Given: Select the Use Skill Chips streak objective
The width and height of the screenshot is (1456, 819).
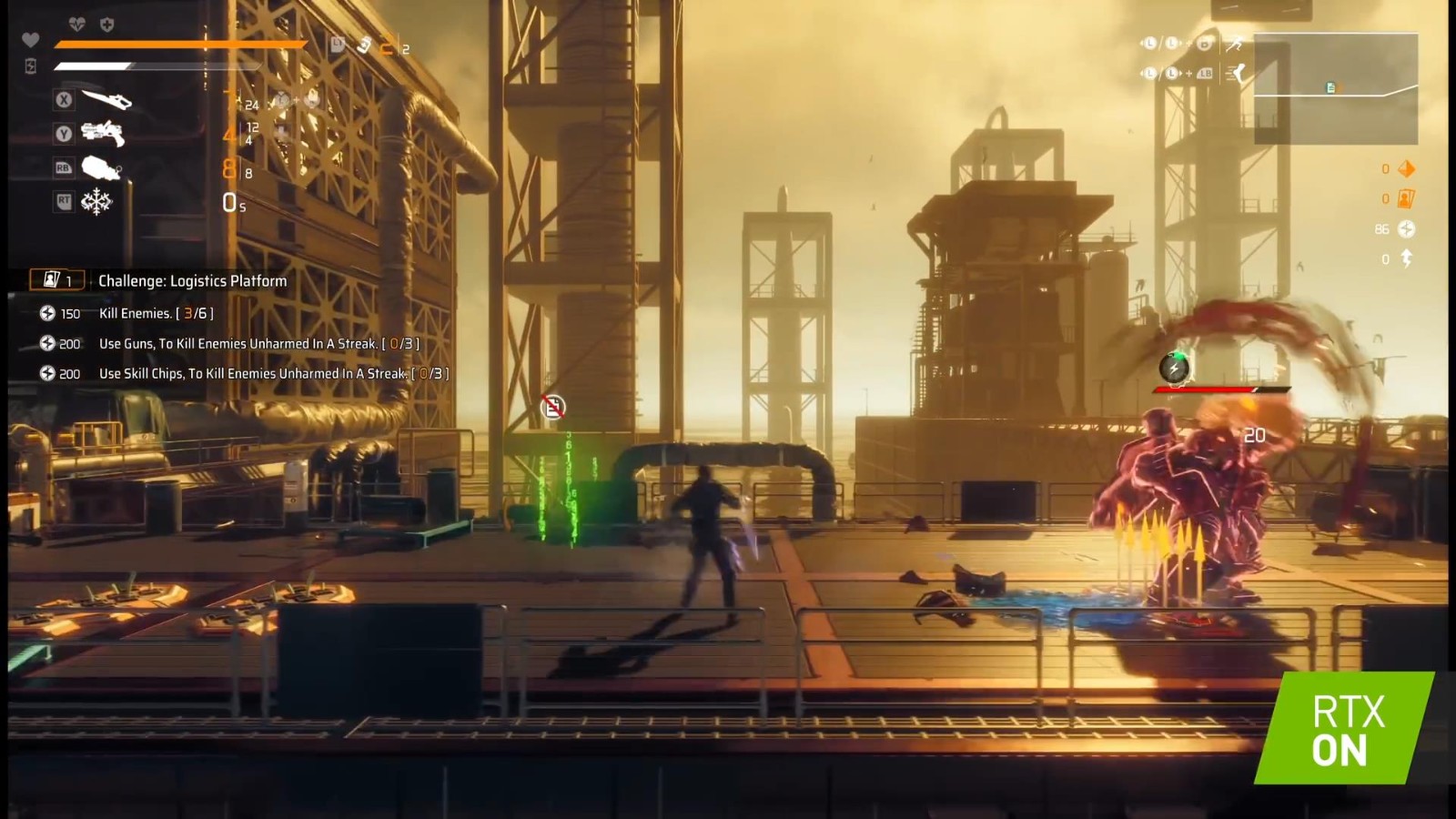Looking at the screenshot, I should coord(273,374).
